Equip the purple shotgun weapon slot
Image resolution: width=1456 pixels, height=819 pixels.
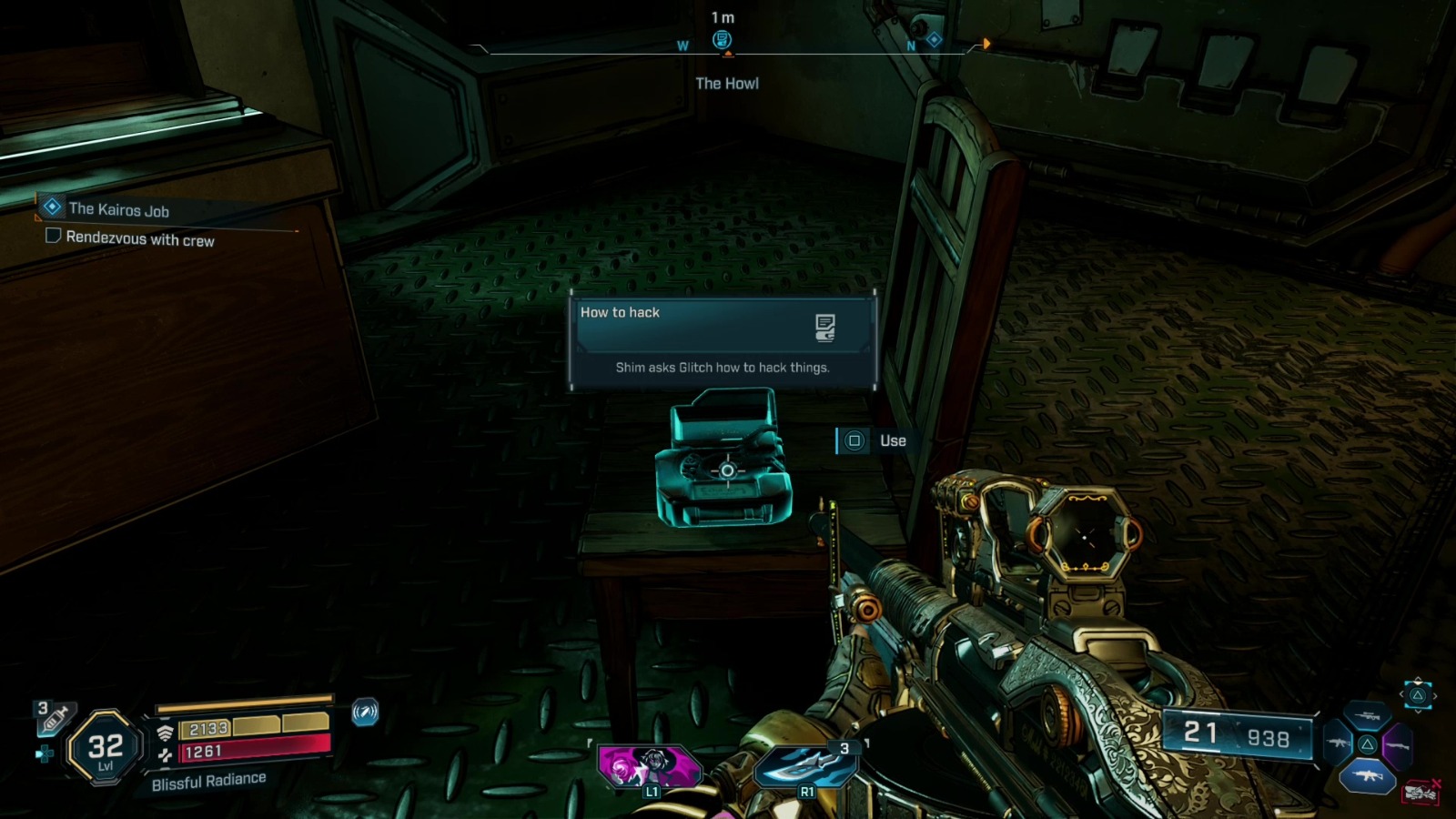click(x=1397, y=746)
